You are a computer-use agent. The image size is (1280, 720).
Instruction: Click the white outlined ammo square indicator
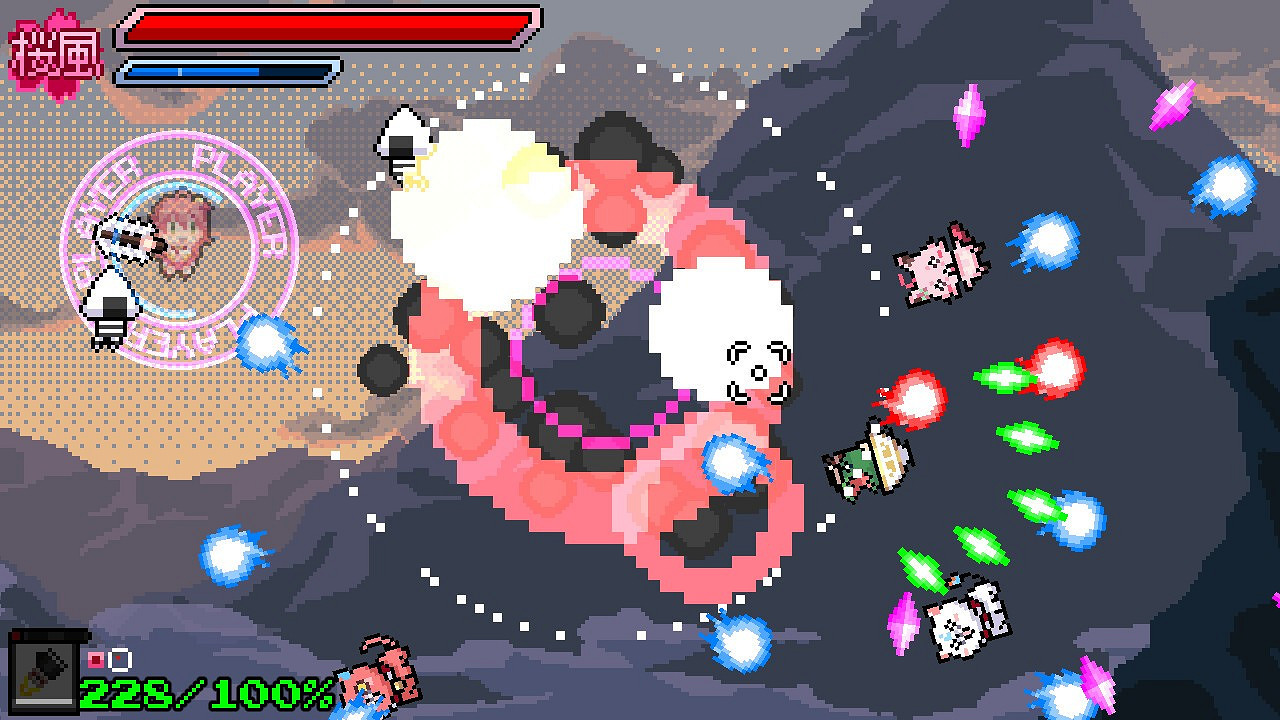118,658
